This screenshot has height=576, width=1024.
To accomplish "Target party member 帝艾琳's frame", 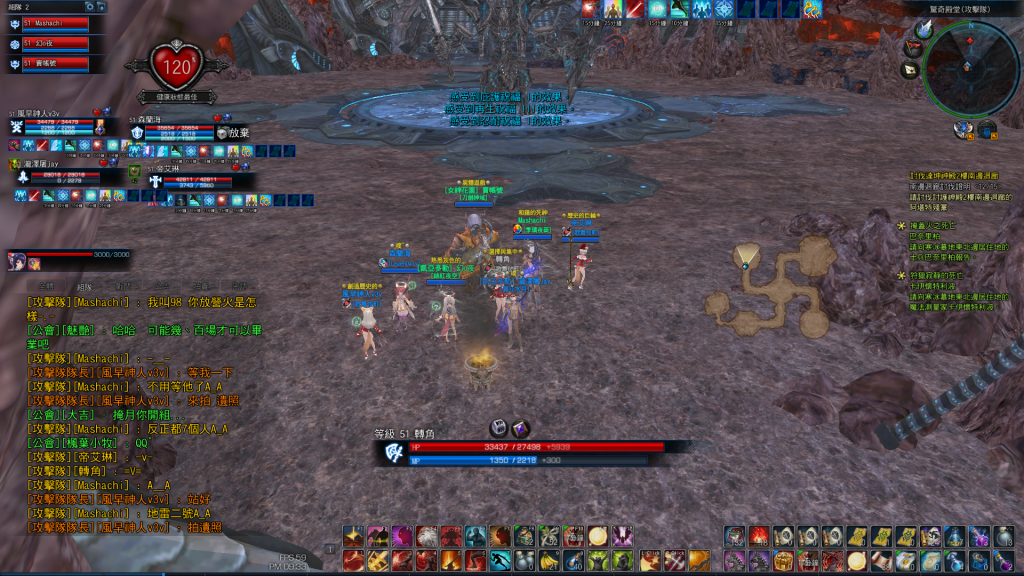I will pos(190,183).
